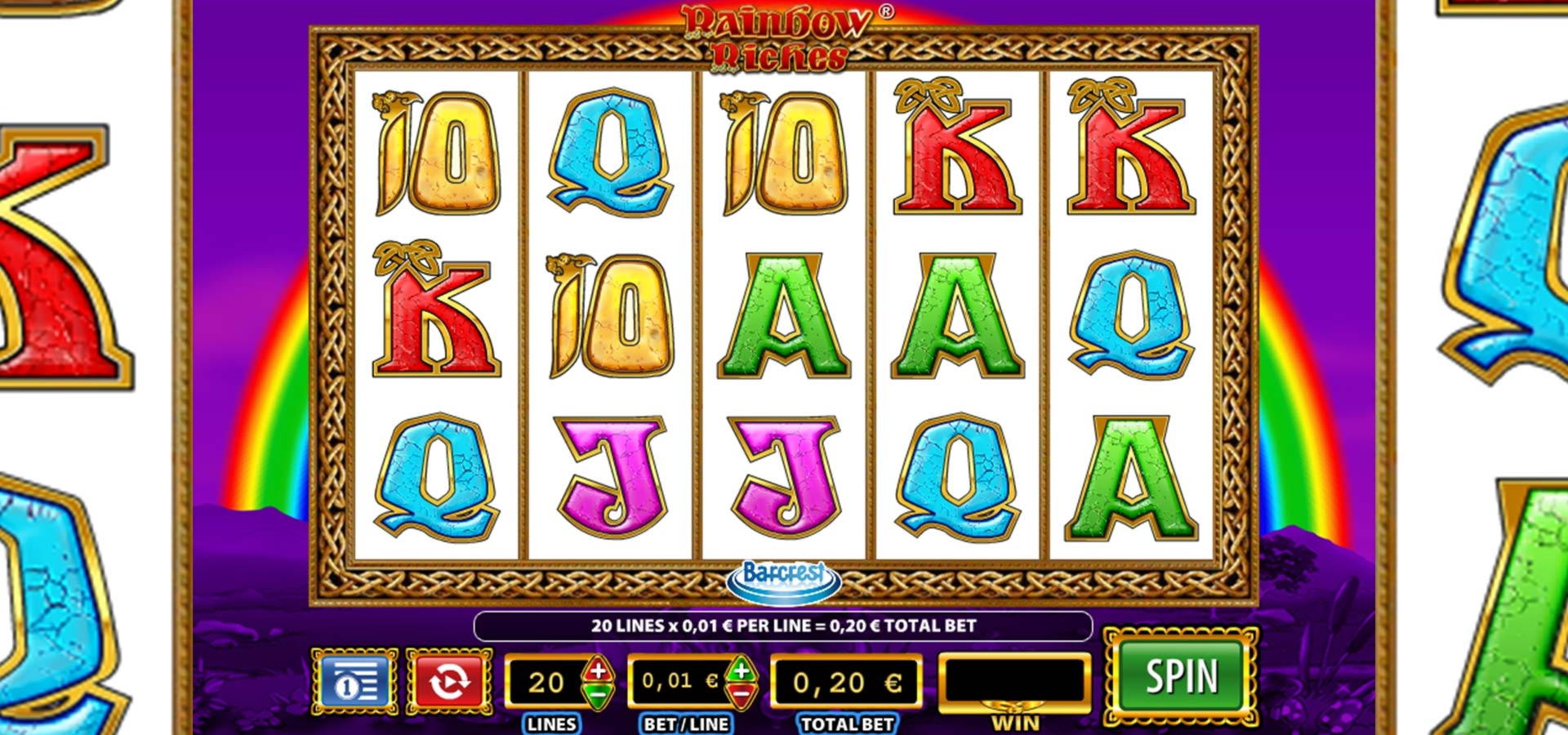Click the BET/LINE label badge
The width and height of the screenshot is (1568, 735).
(684, 722)
